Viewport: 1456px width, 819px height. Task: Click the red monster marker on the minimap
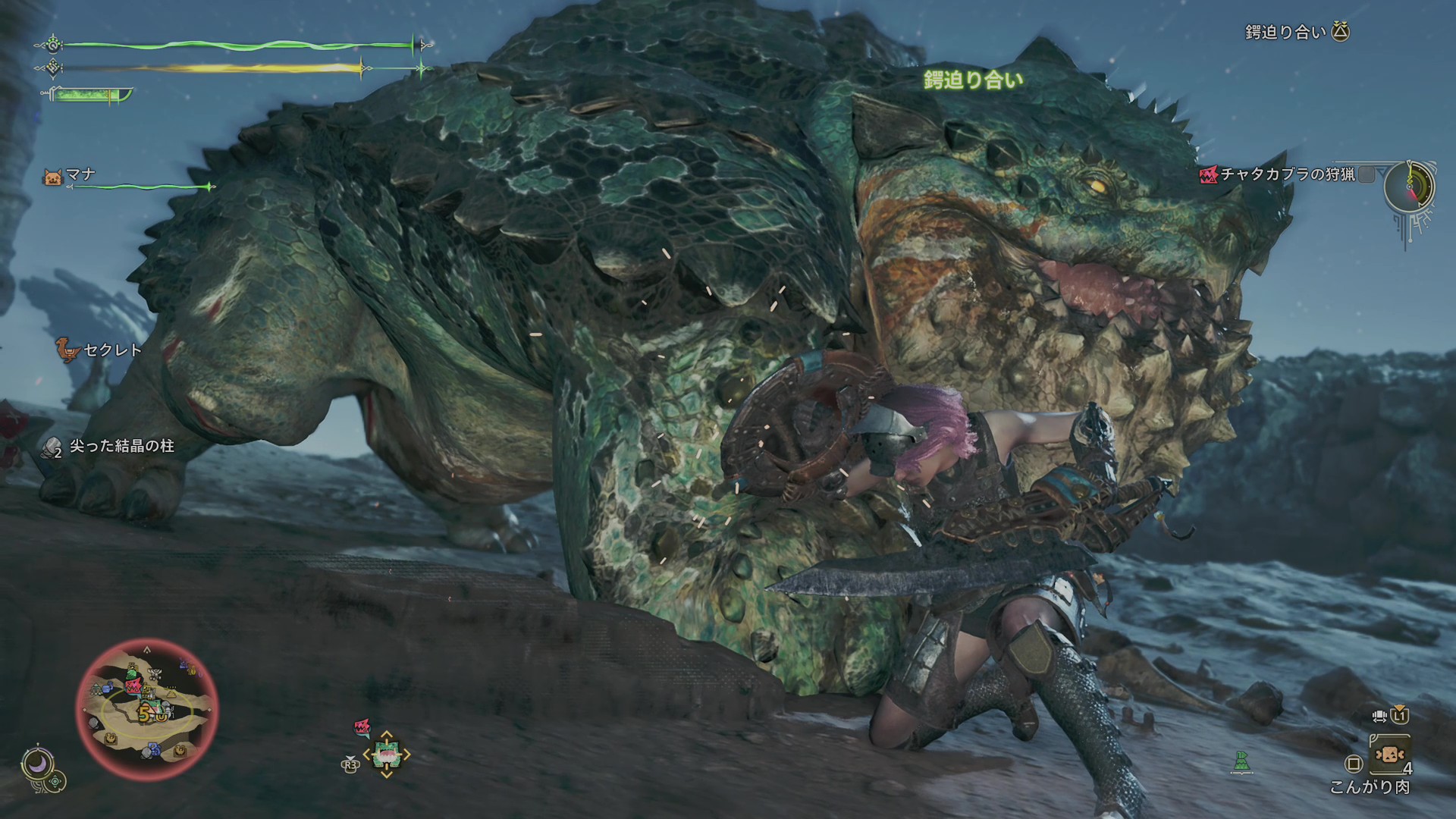pyautogui.click(x=133, y=686)
